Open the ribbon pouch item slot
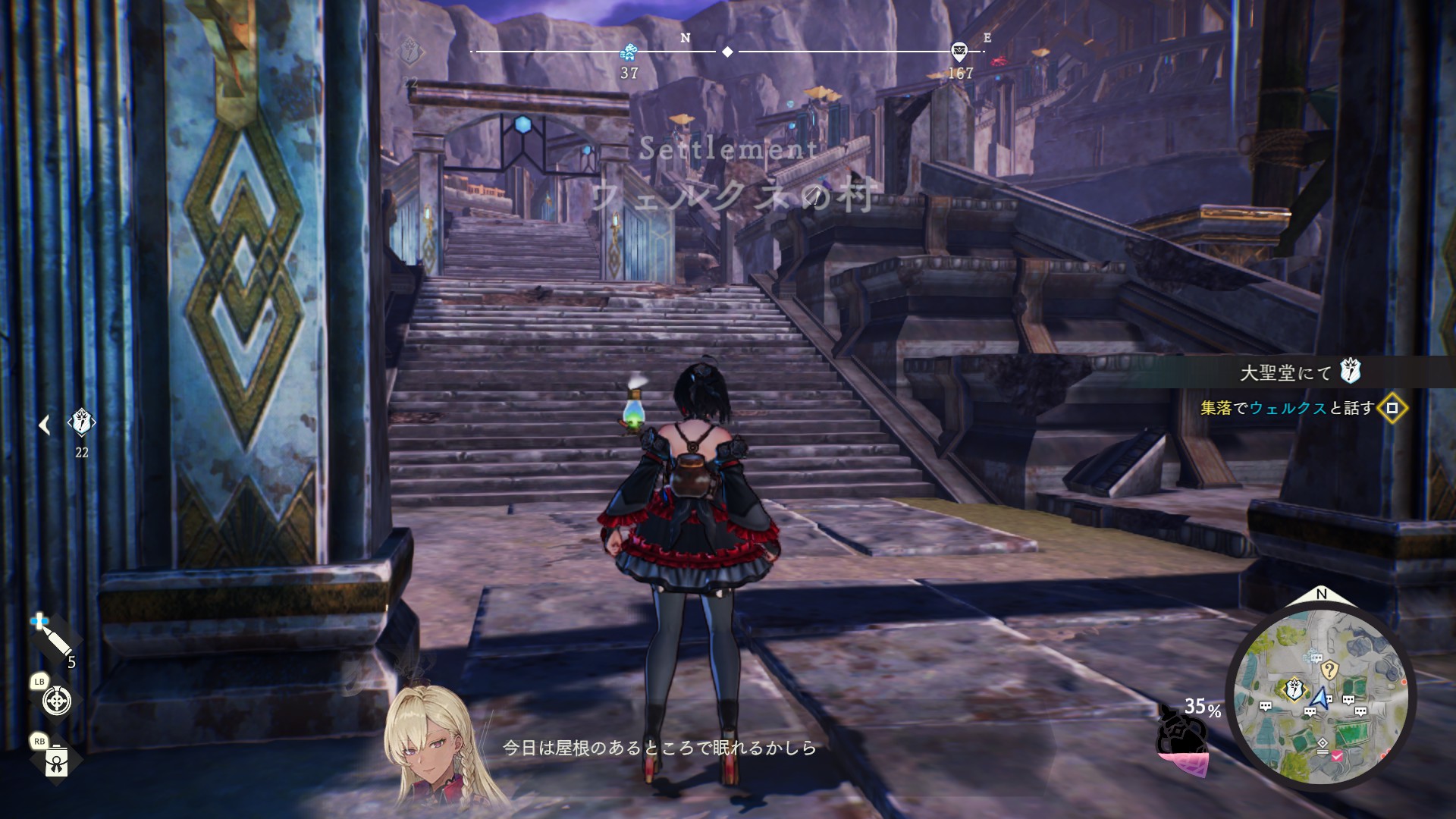The image size is (1456, 819). (x=56, y=761)
